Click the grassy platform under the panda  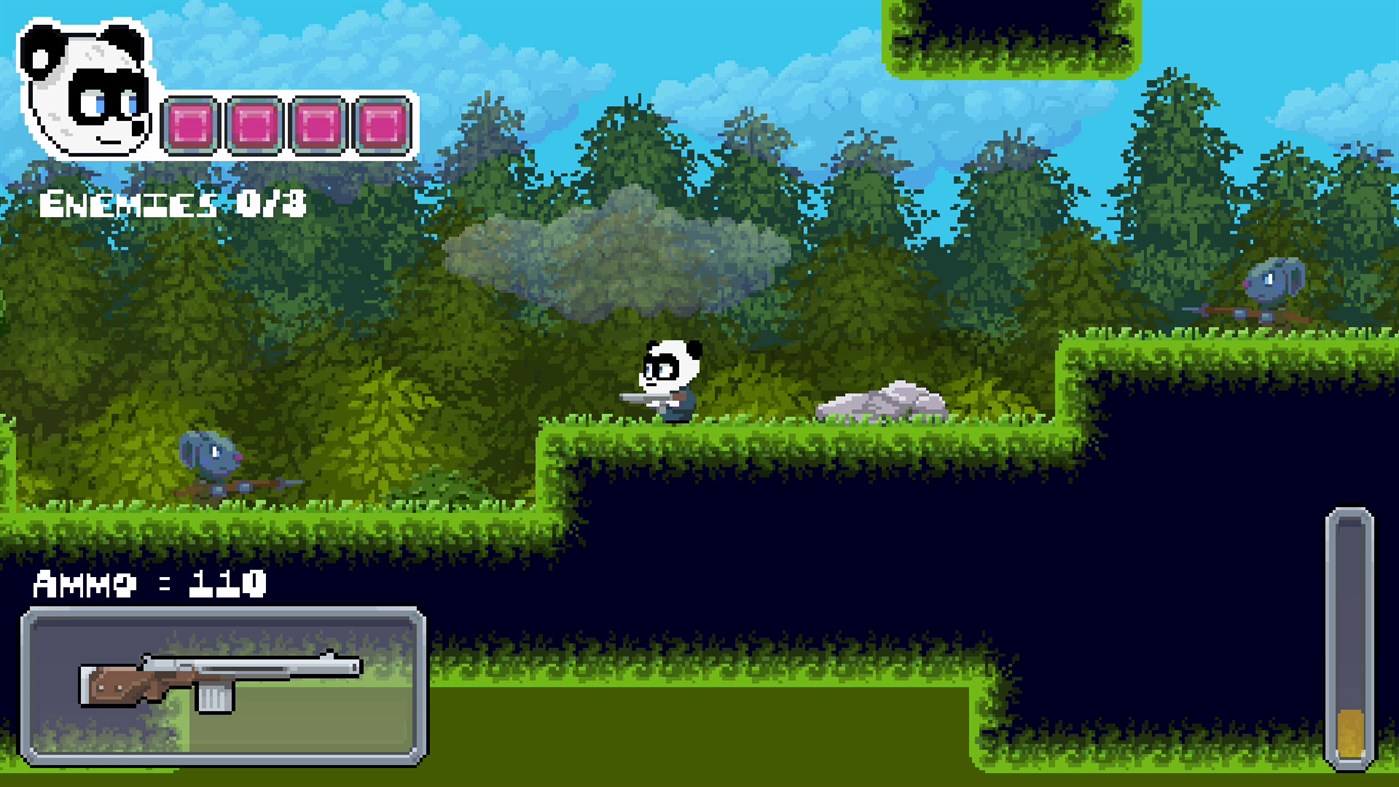(700, 430)
